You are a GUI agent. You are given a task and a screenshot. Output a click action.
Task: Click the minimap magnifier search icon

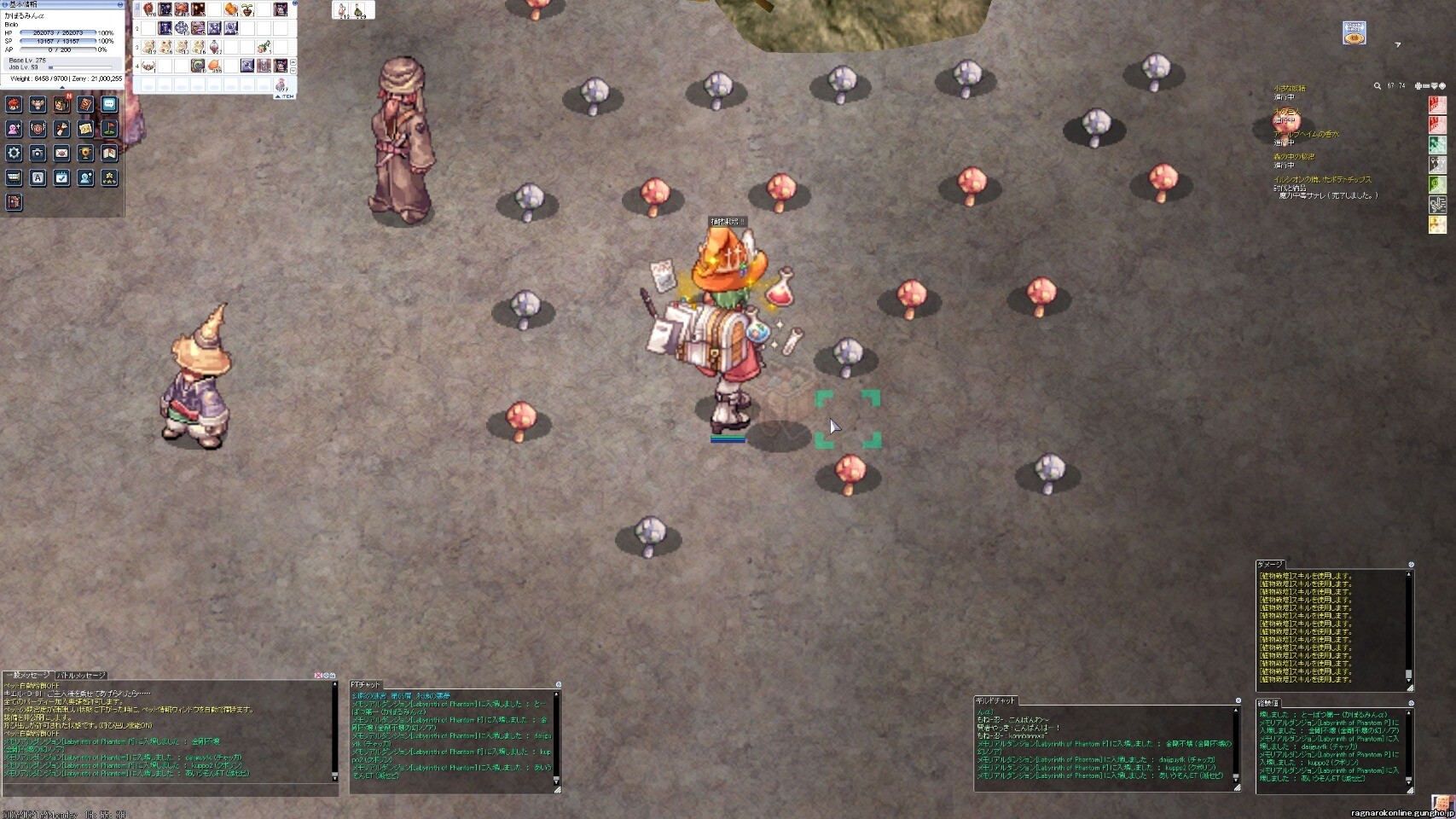pyautogui.click(x=1377, y=86)
